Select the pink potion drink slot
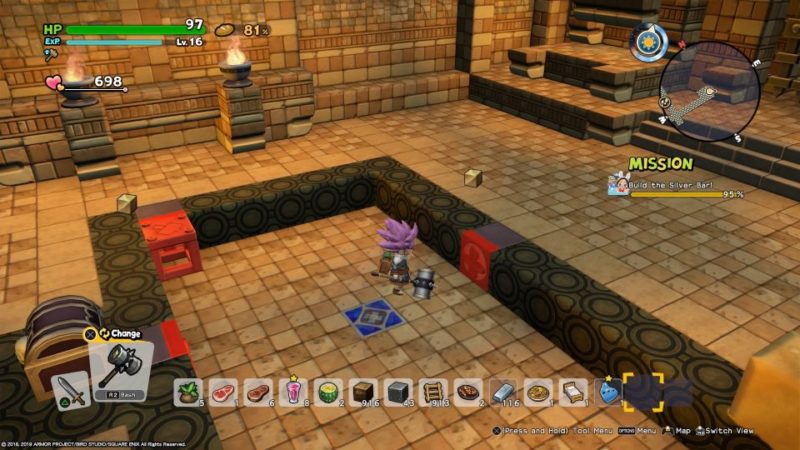This screenshot has width=800, height=450. coord(293,391)
